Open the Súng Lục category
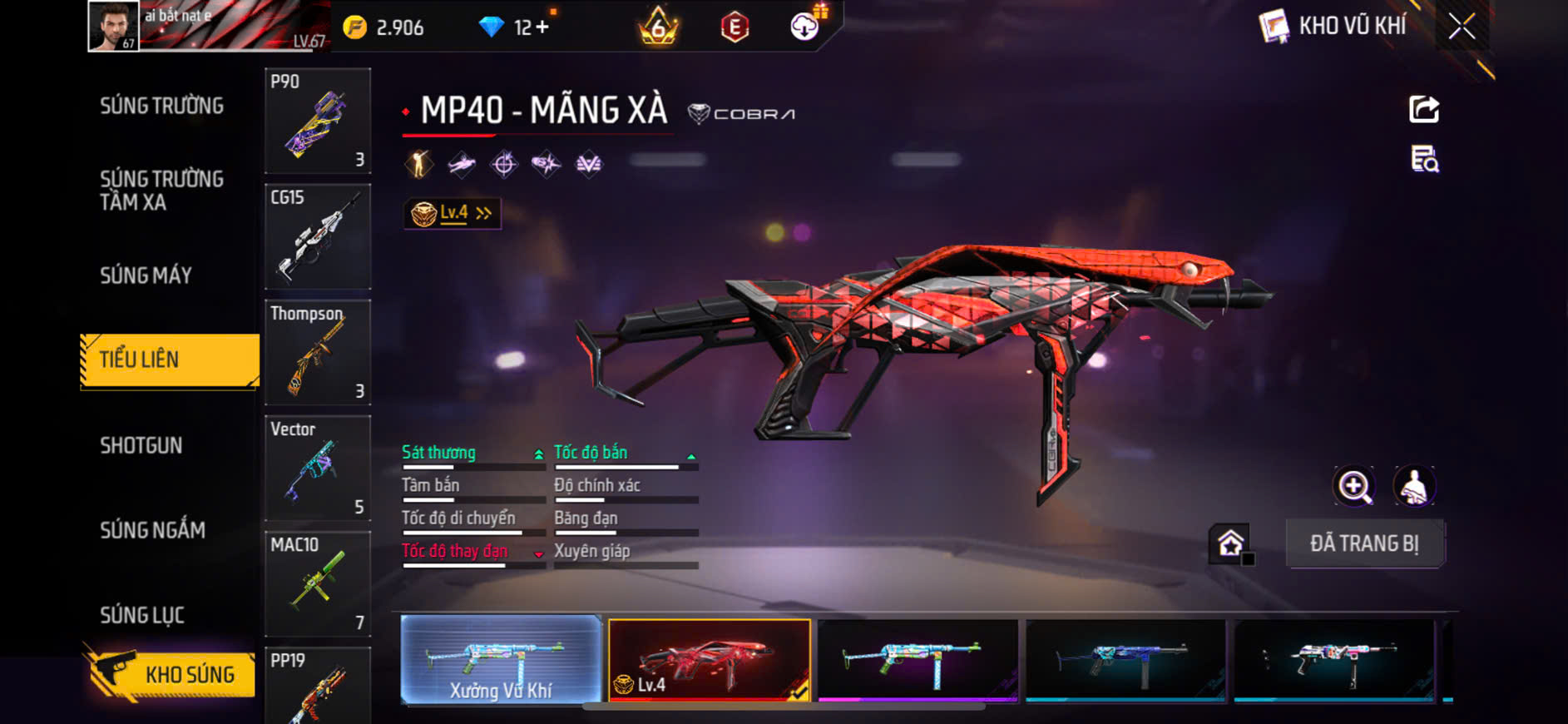The height and width of the screenshot is (724, 1568). [142, 615]
